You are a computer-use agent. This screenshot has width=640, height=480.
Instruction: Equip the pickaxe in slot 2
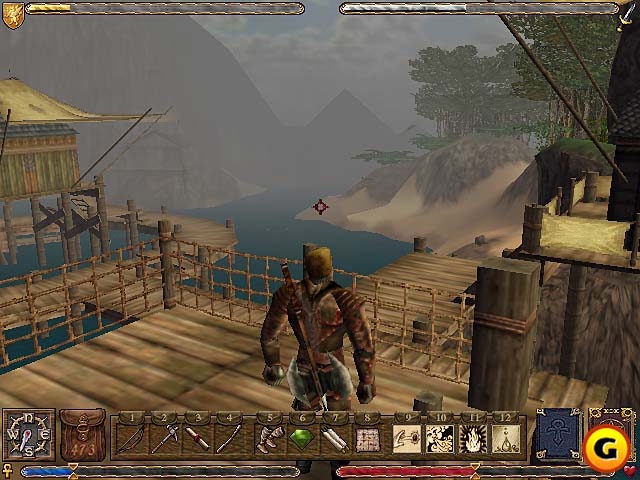coord(165,438)
